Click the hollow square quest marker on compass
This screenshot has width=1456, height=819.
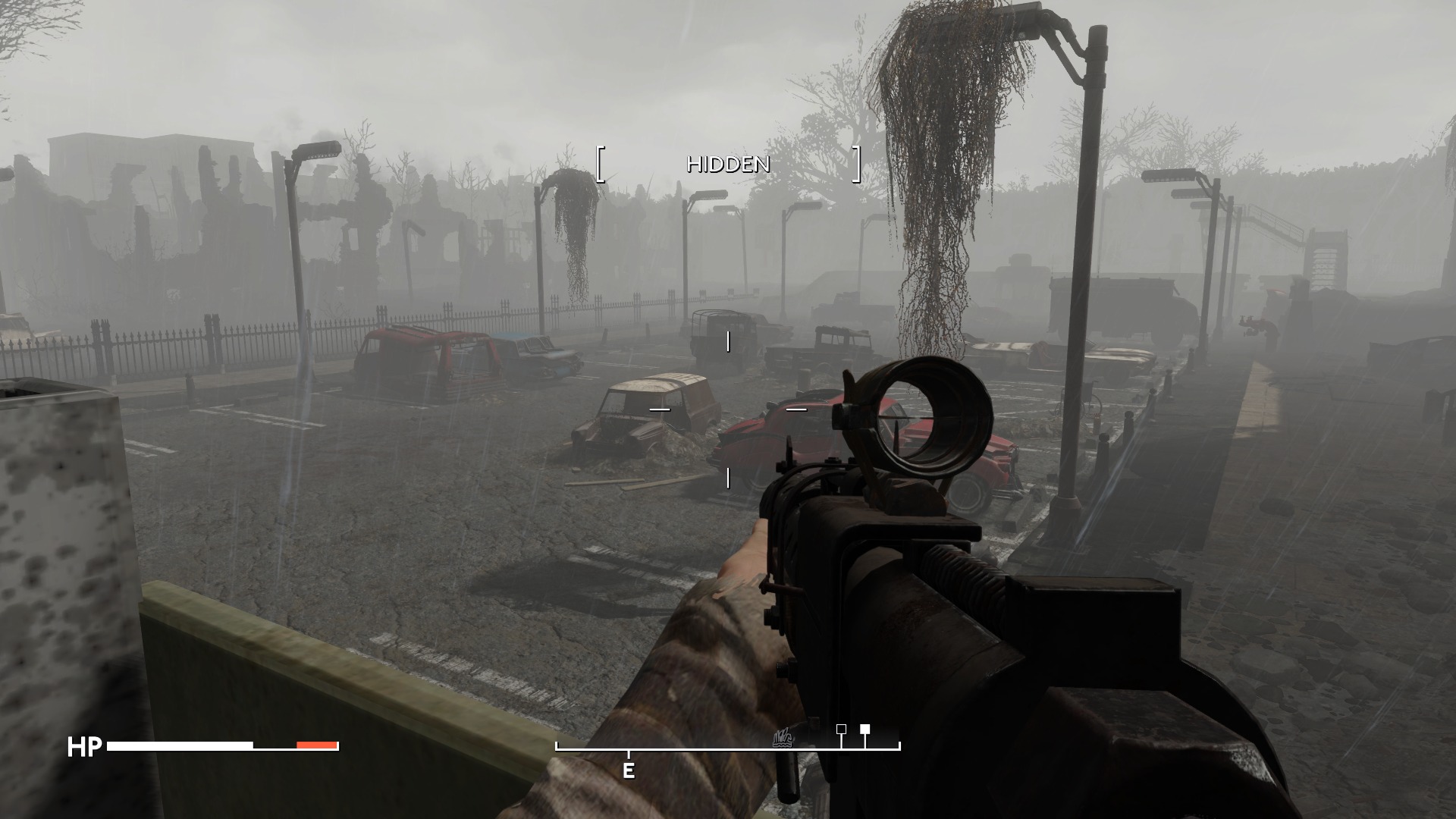[x=841, y=729]
